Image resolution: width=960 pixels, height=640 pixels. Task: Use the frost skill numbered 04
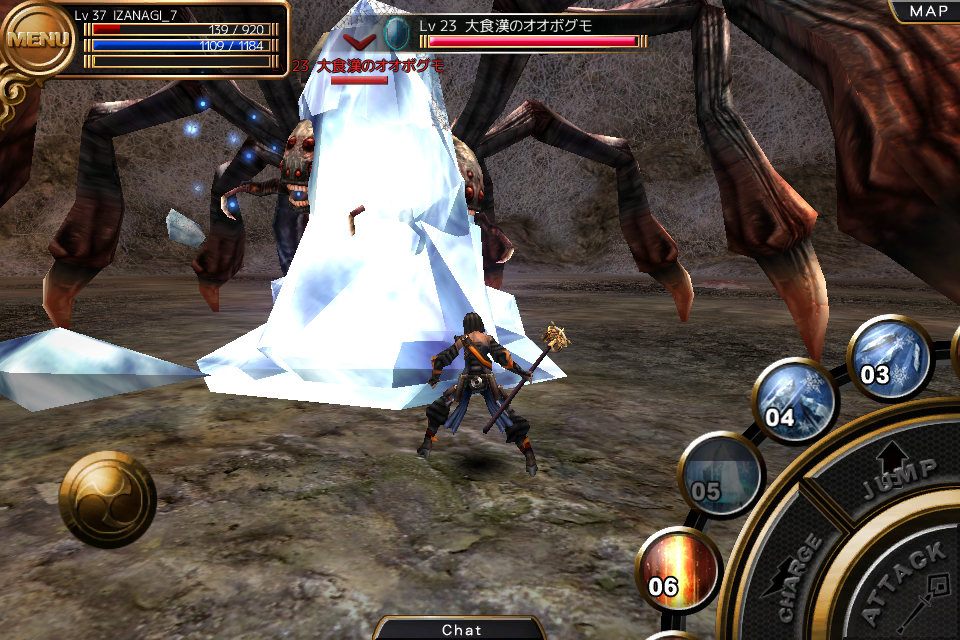[793, 399]
